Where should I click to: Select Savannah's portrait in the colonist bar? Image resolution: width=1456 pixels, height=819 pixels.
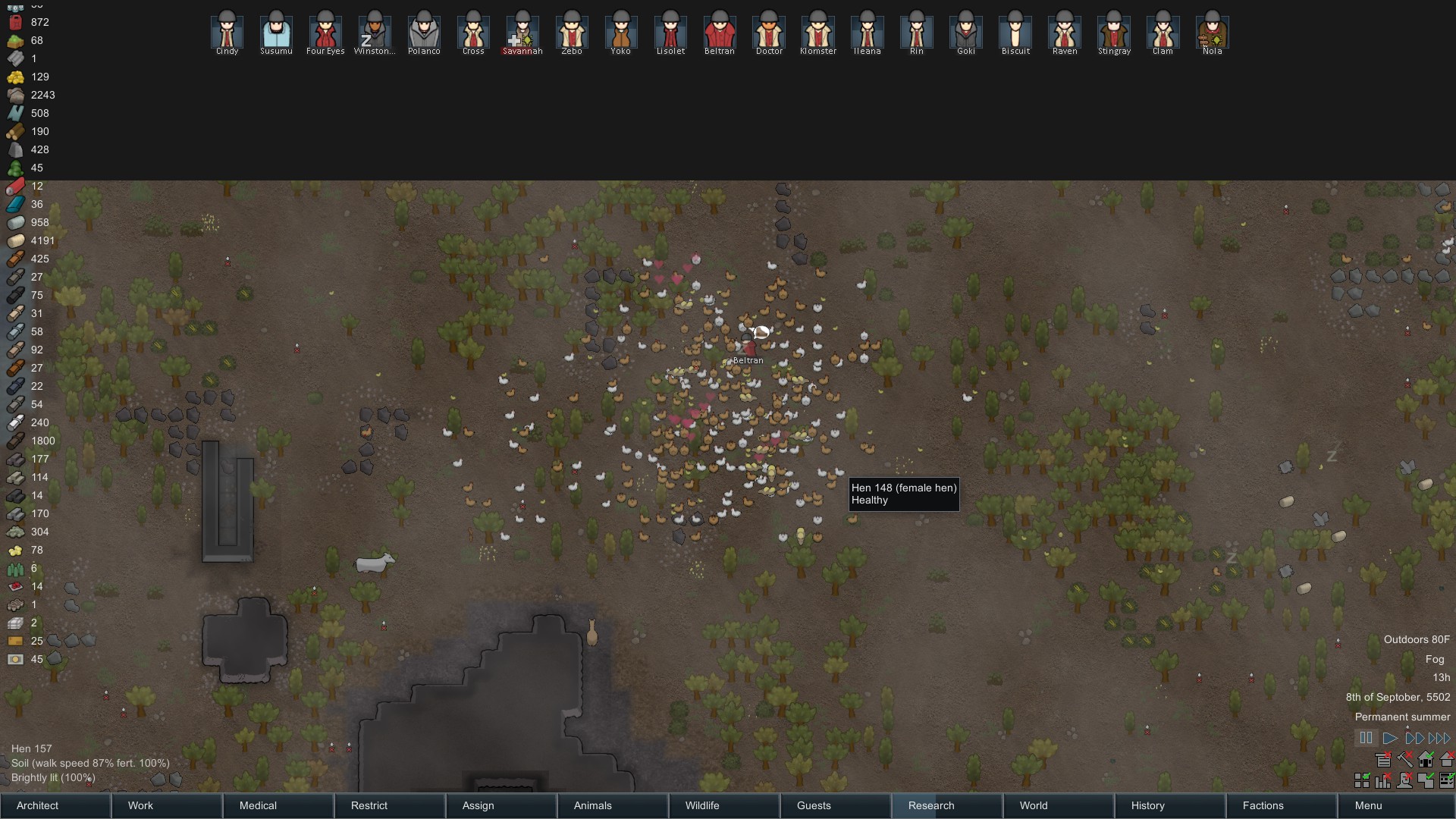(523, 29)
